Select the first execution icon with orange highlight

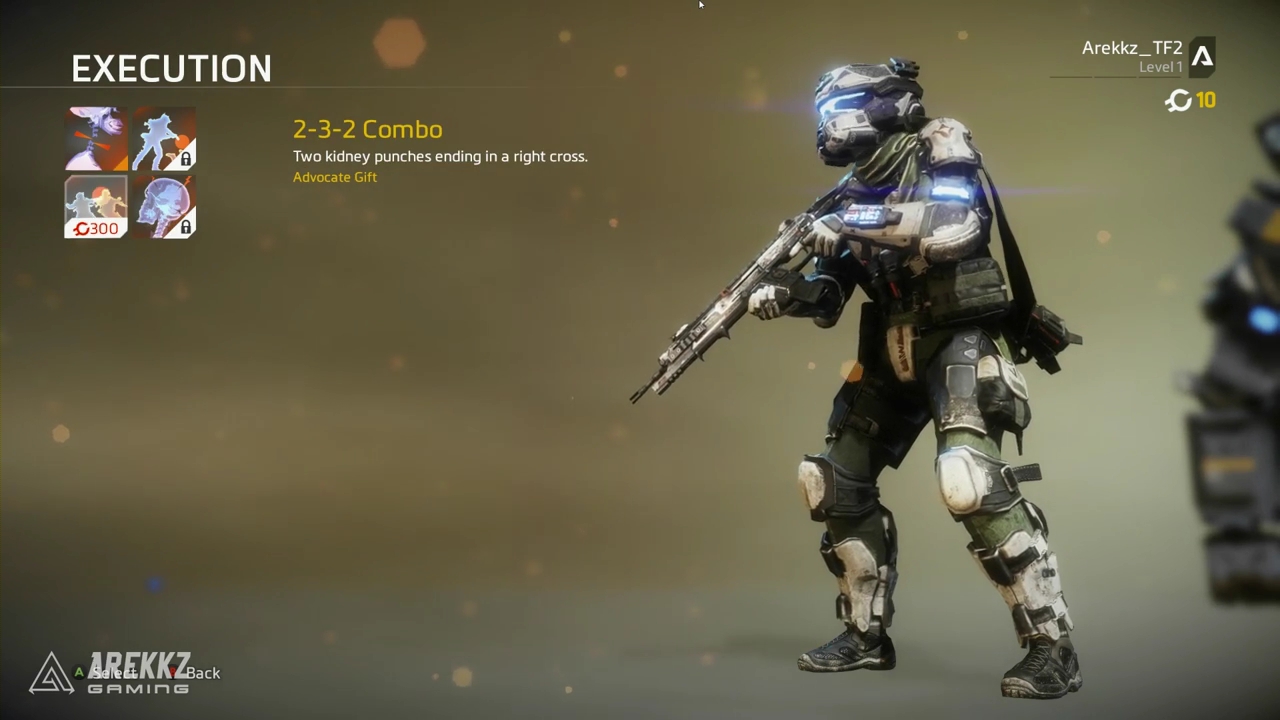click(x=95, y=138)
